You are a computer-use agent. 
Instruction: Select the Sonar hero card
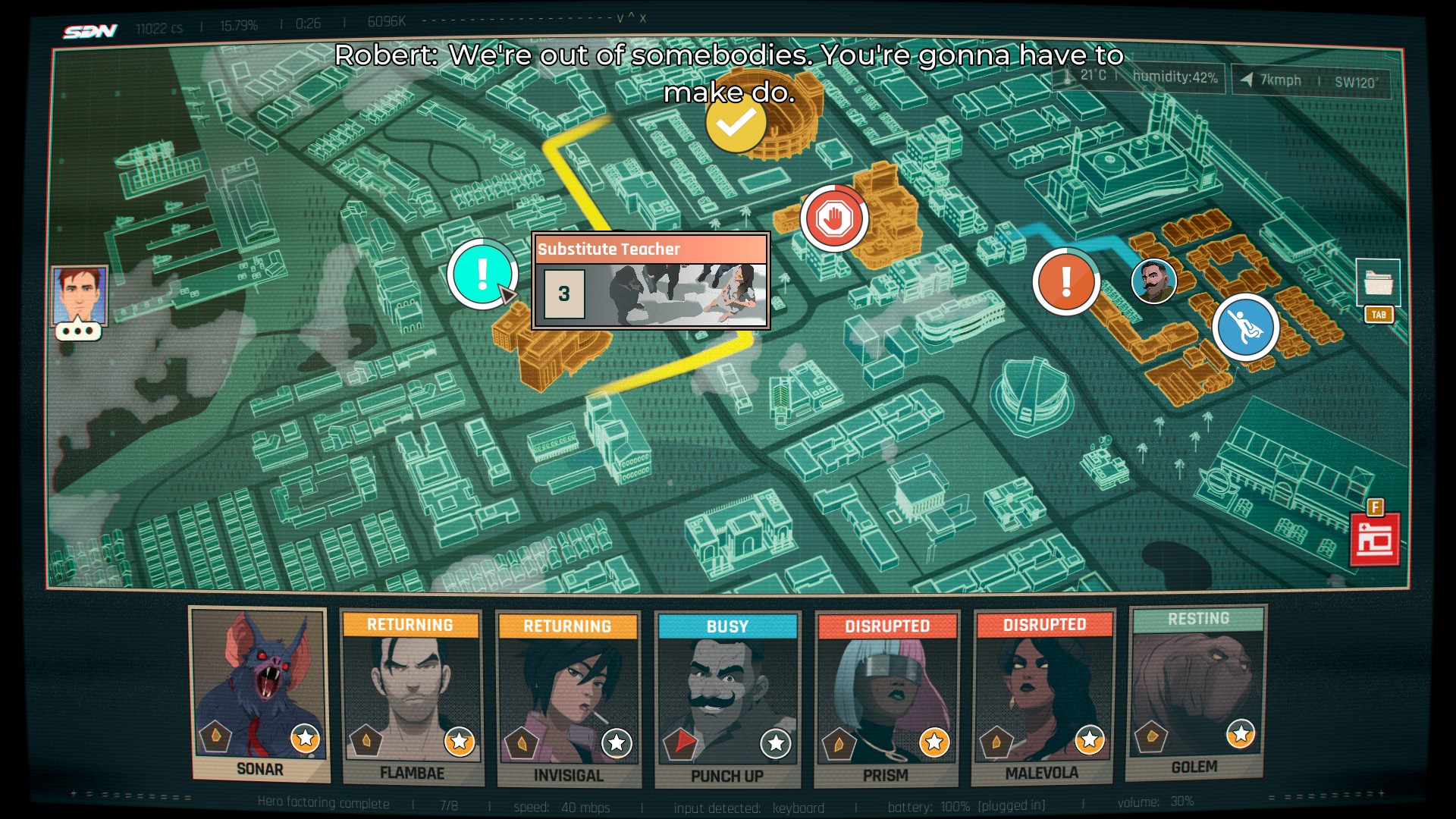coord(259,694)
